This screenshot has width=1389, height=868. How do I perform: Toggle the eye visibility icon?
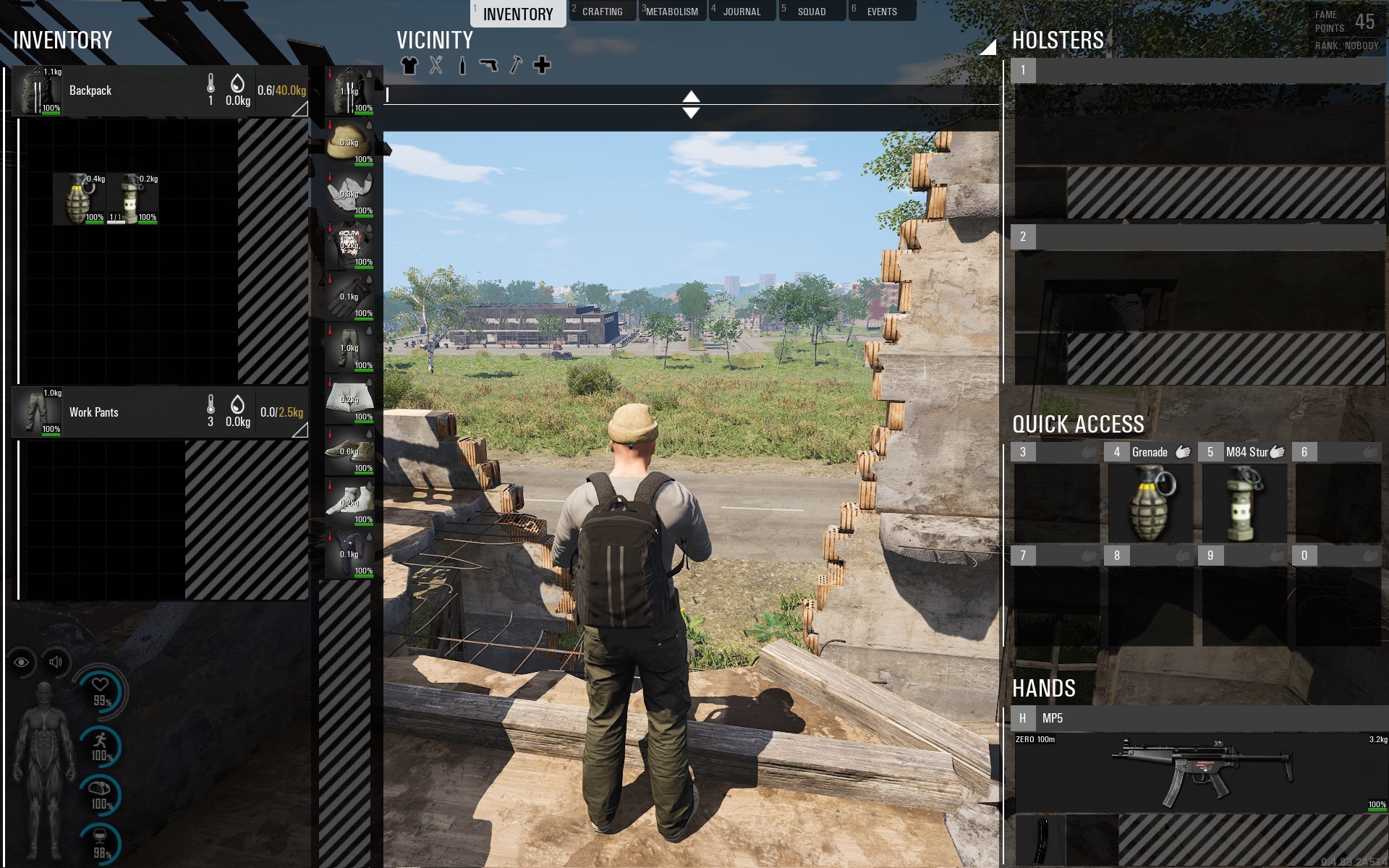(22, 662)
